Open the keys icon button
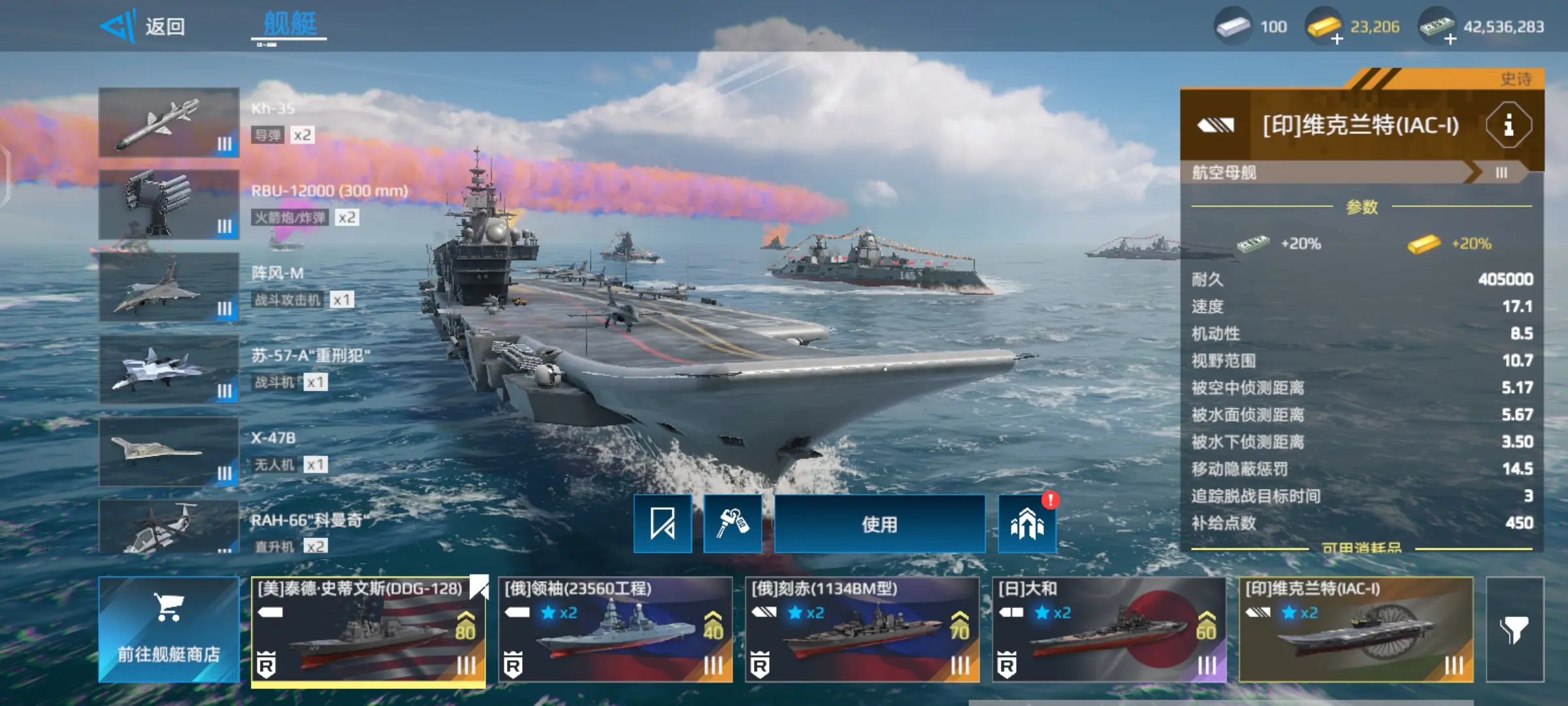 click(732, 524)
